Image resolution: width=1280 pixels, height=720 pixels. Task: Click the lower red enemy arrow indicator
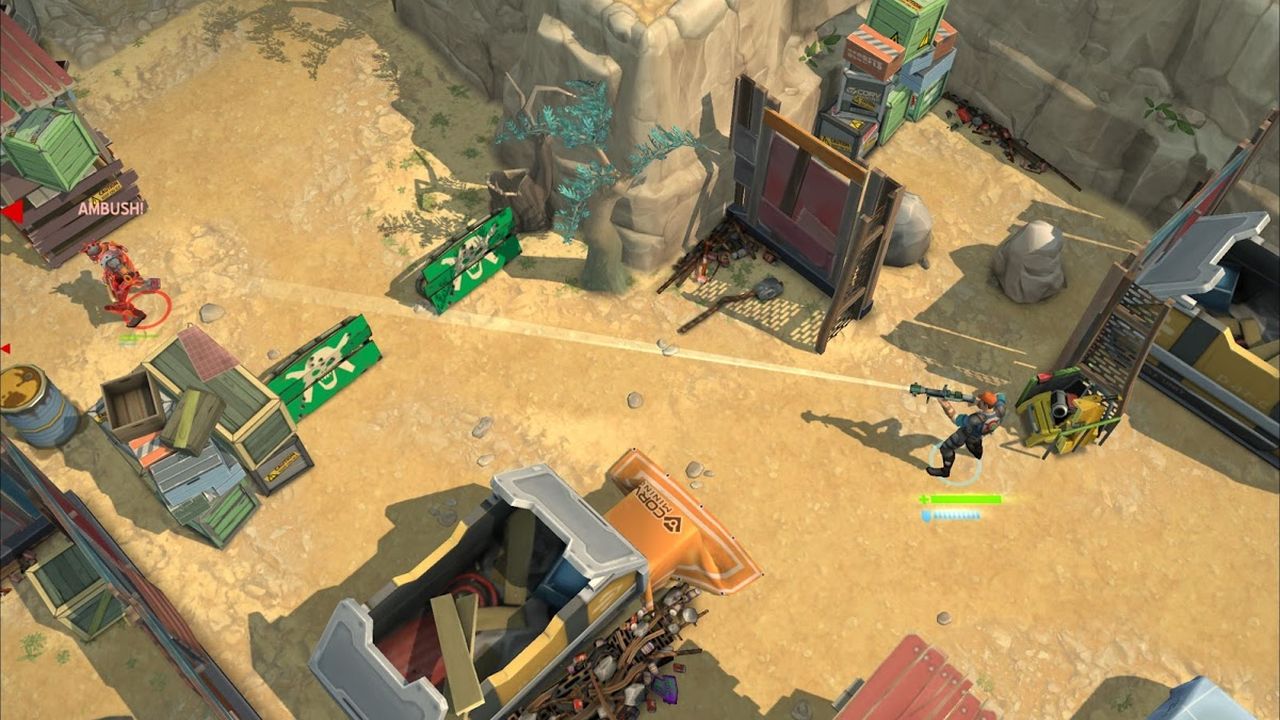tap(6, 347)
